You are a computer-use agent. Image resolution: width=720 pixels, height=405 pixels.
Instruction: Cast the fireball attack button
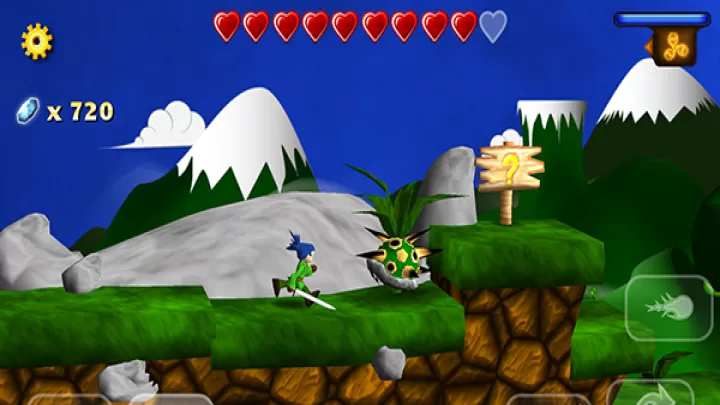669,306
